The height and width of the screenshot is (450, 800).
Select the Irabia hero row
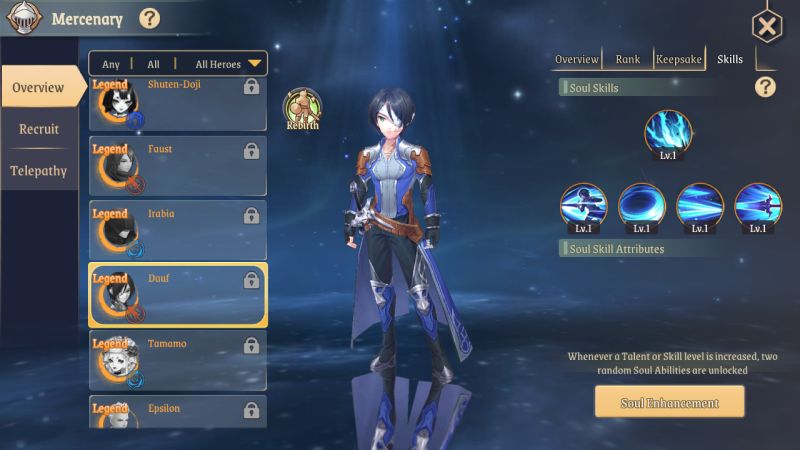coord(178,230)
